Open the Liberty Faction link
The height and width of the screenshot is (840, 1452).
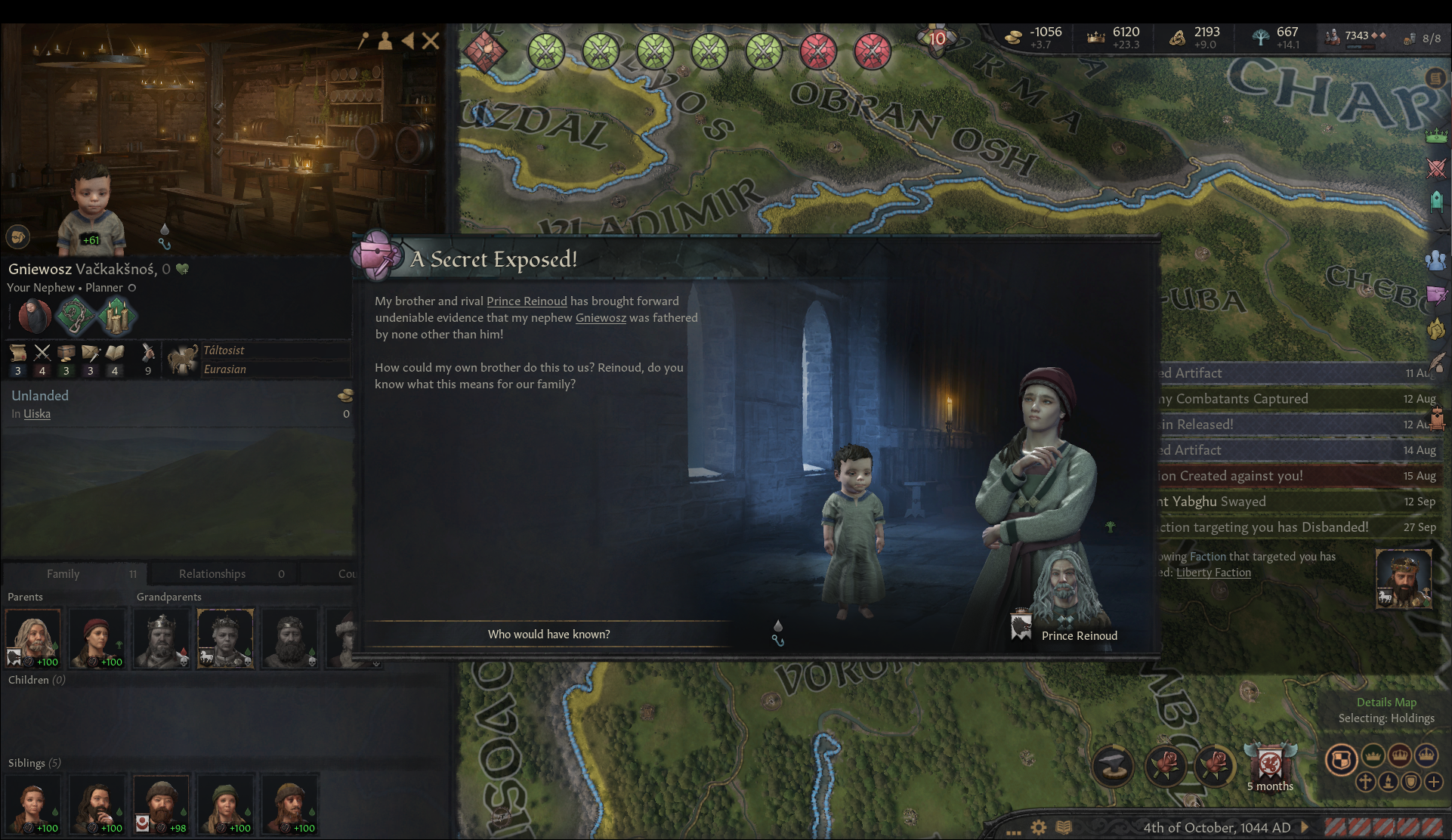coord(1213,572)
